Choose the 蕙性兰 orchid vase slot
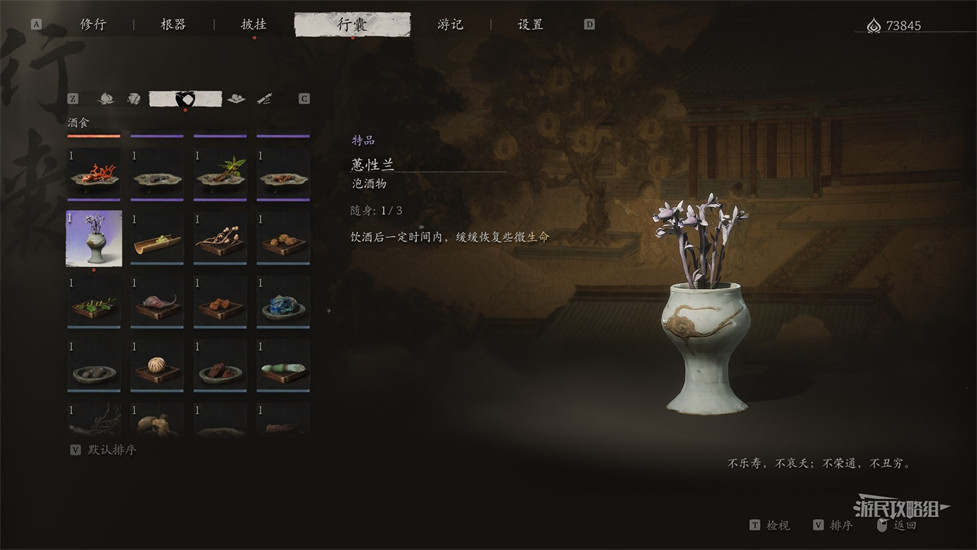Screen dimensions: 977x550 [94, 238]
